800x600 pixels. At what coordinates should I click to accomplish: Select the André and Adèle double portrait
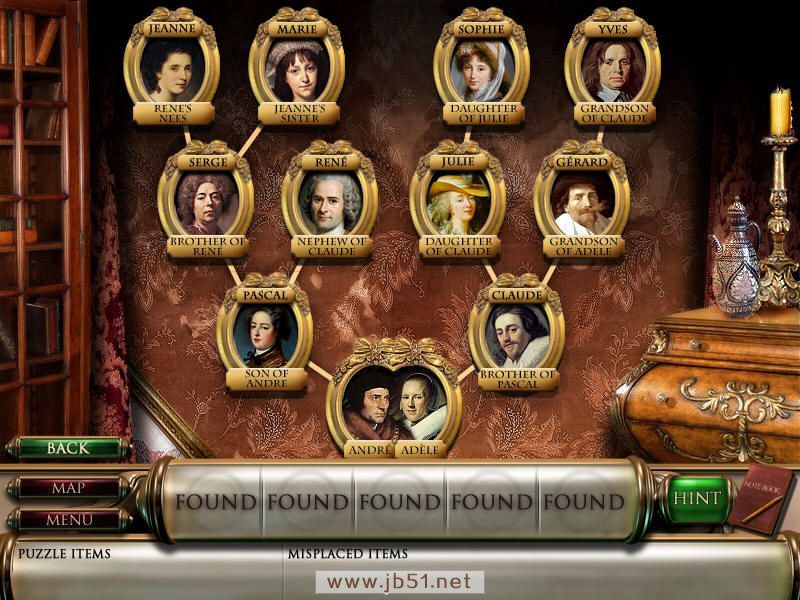coord(394,405)
